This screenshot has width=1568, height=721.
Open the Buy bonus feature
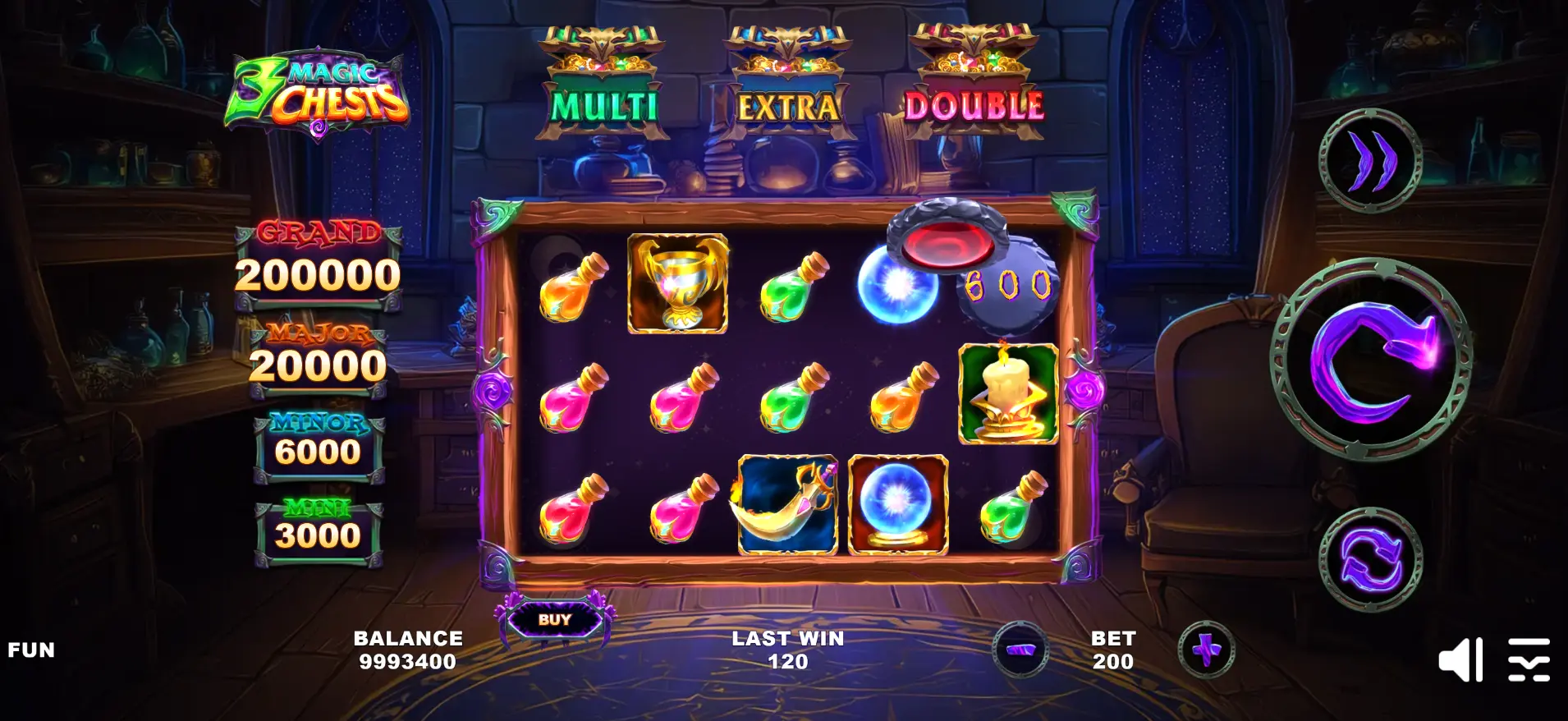[555, 620]
